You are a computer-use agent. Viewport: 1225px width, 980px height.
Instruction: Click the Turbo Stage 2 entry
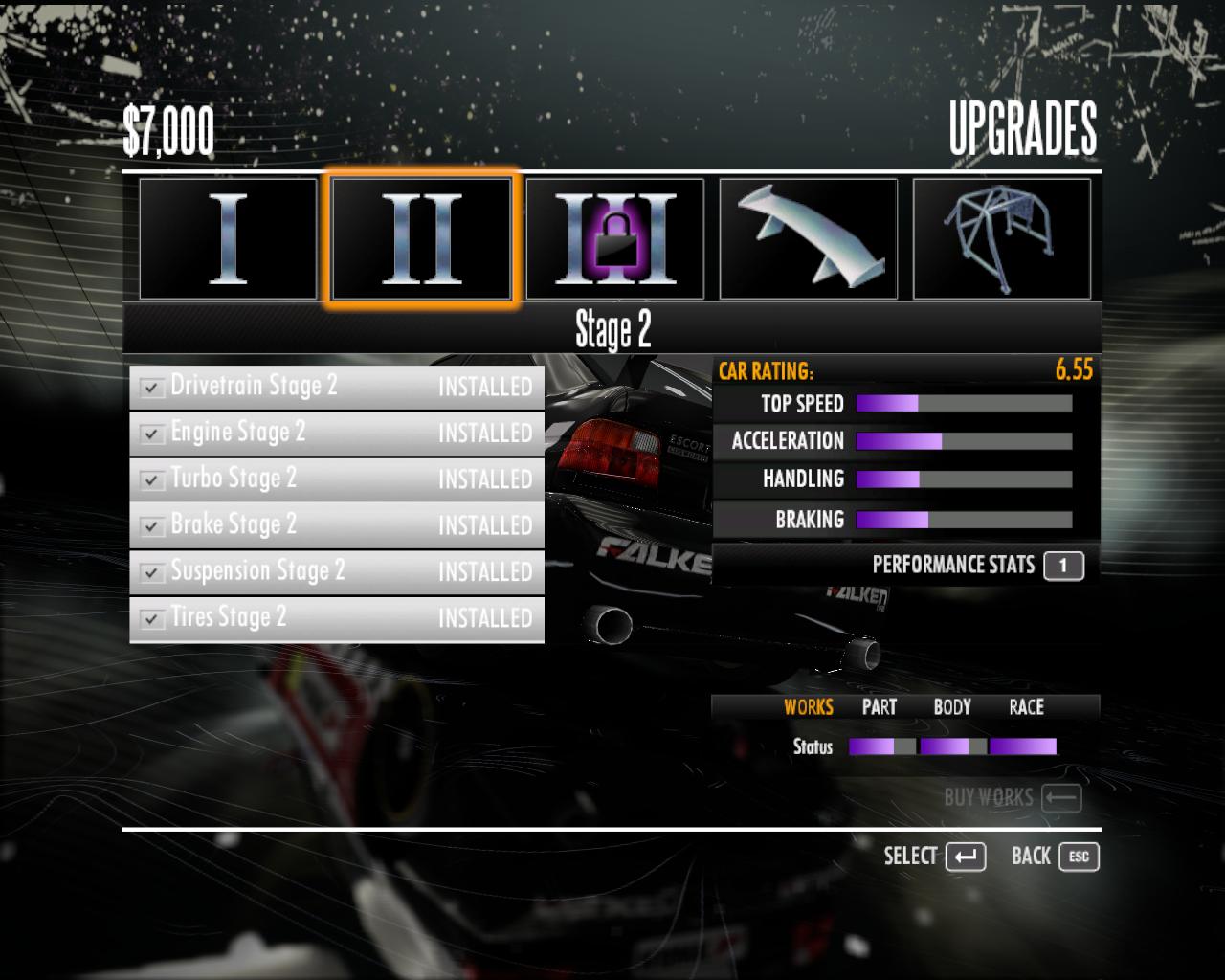pyautogui.click(x=337, y=479)
